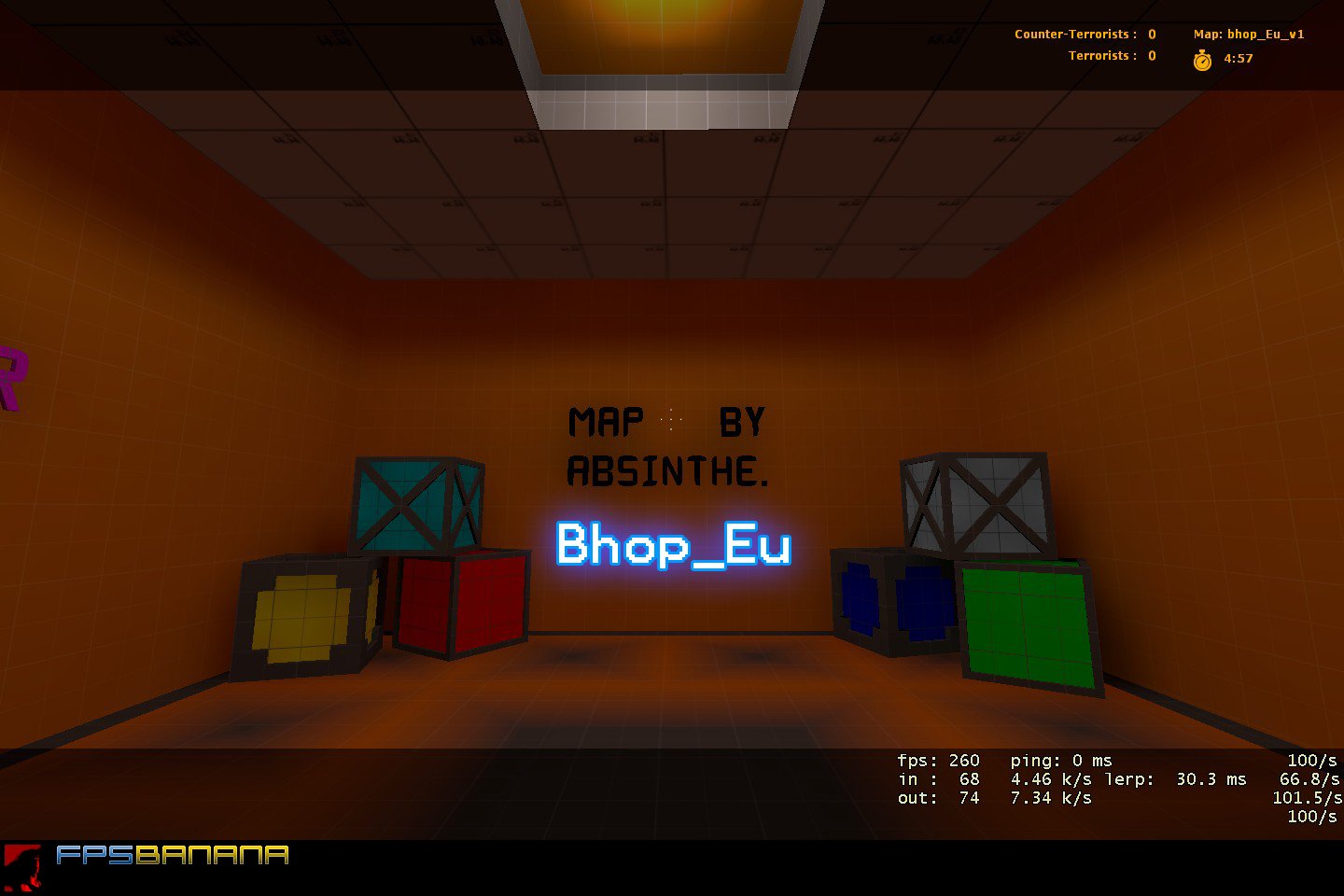Click the yellow crate on the left
This screenshot has width=1344, height=896.
pos(299,616)
